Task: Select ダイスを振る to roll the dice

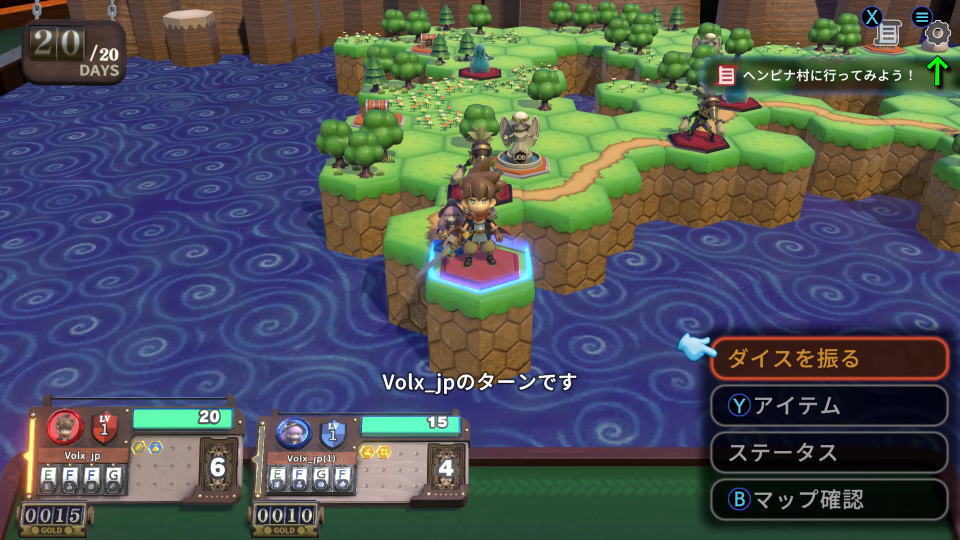Action: (x=828, y=358)
